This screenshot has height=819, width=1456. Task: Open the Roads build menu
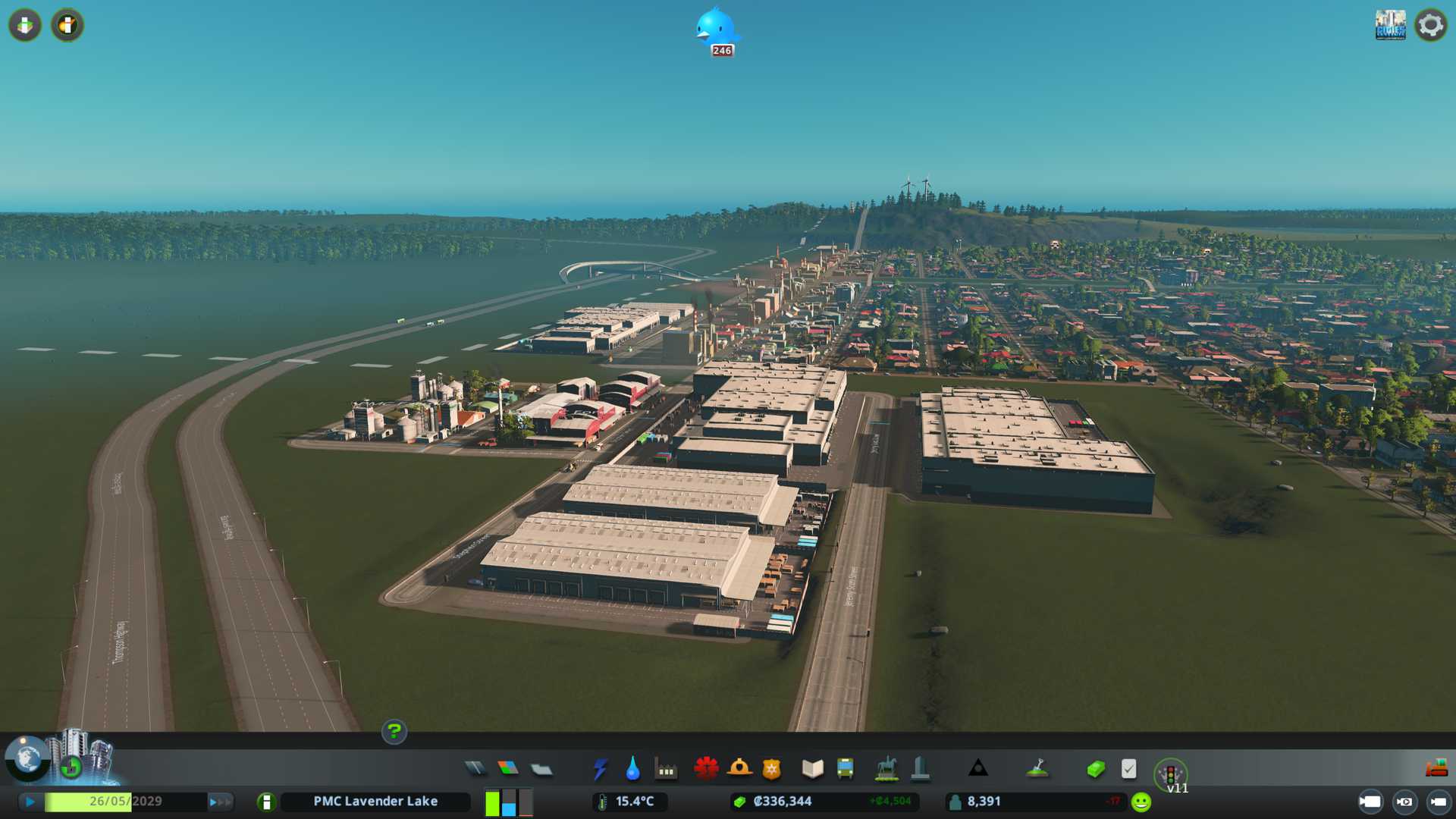pos(475,769)
